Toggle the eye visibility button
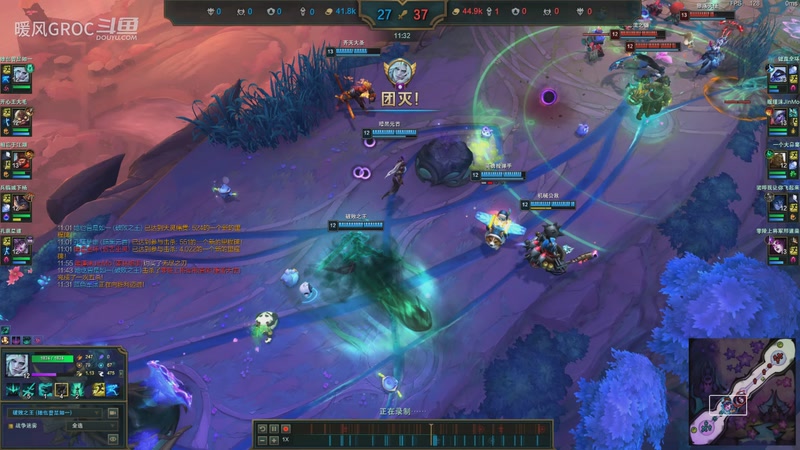The image size is (800, 450). (x=113, y=438)
